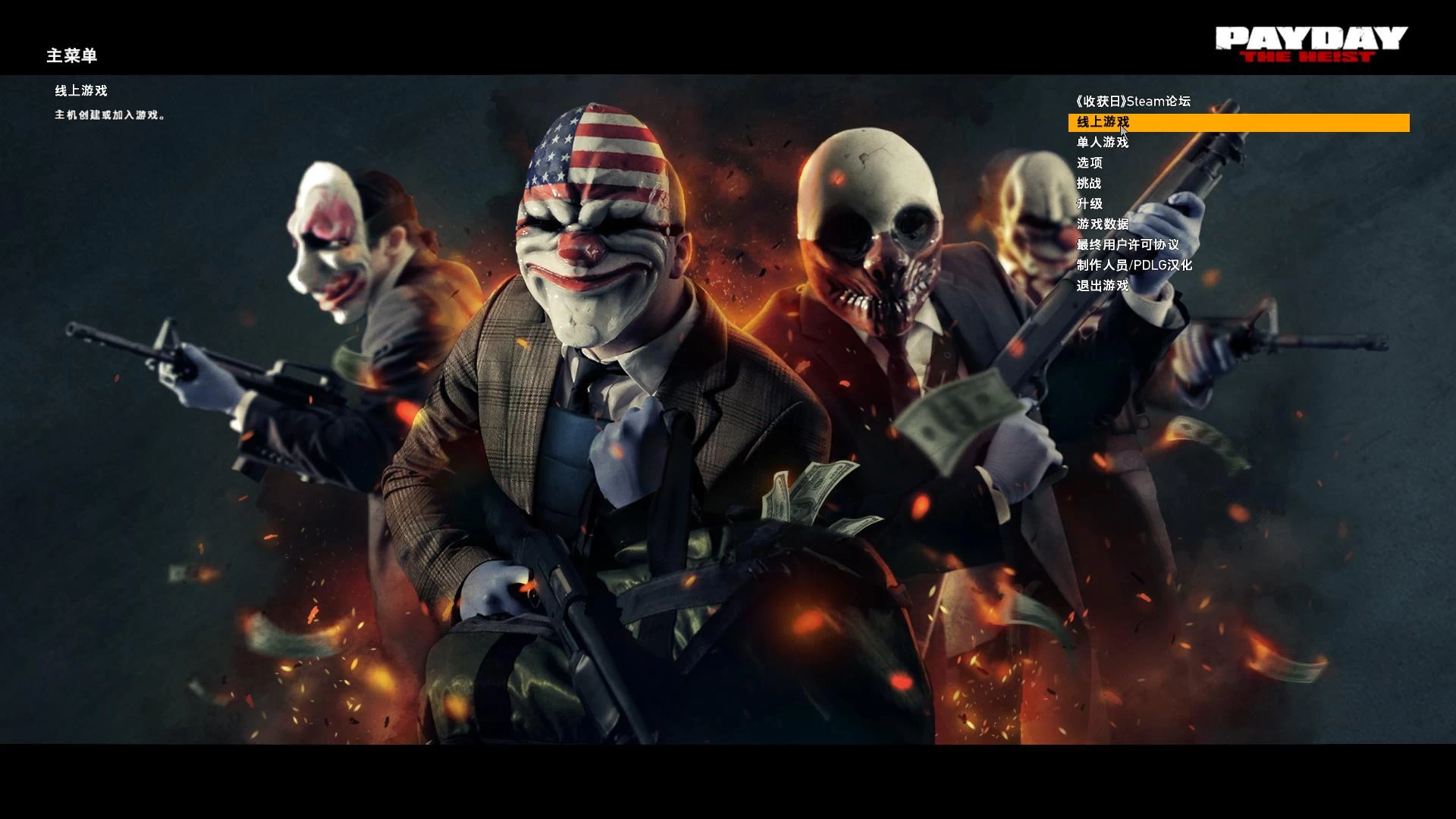This screenshot has width=1456, height=819.
Task: Open the upgrade progression page
Action: (x=1090, y=204)
